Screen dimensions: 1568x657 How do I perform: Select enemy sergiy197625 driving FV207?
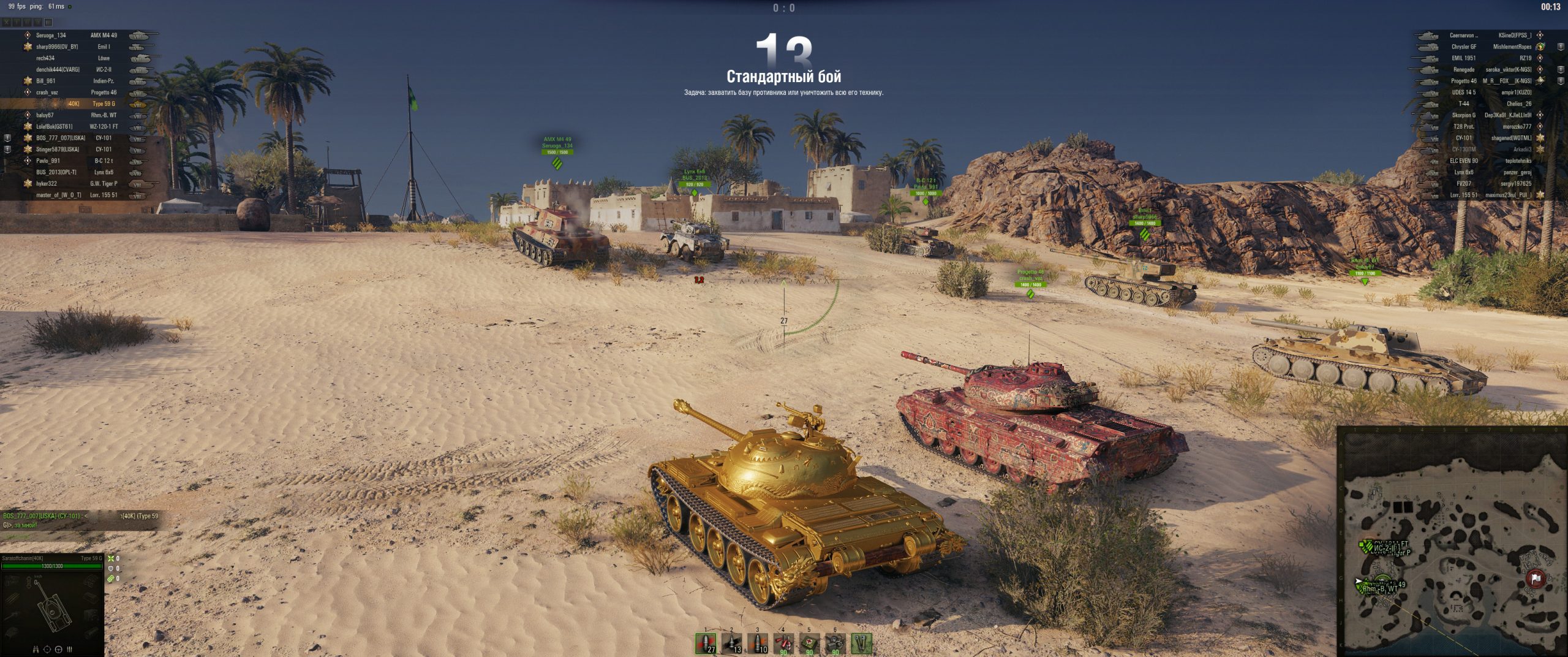(x=1515, y=183)
